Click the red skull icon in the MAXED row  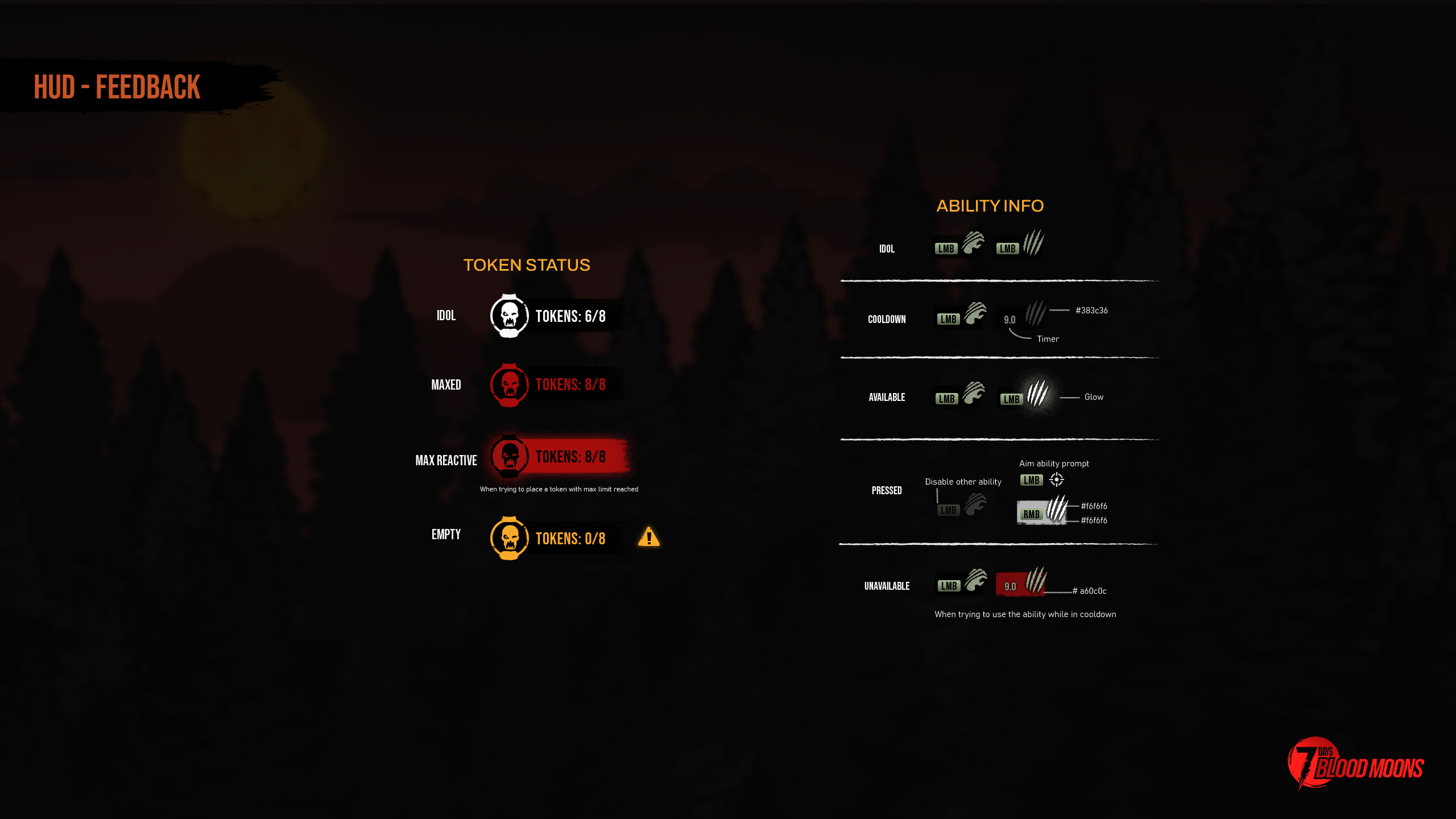(x=509, y=384)
